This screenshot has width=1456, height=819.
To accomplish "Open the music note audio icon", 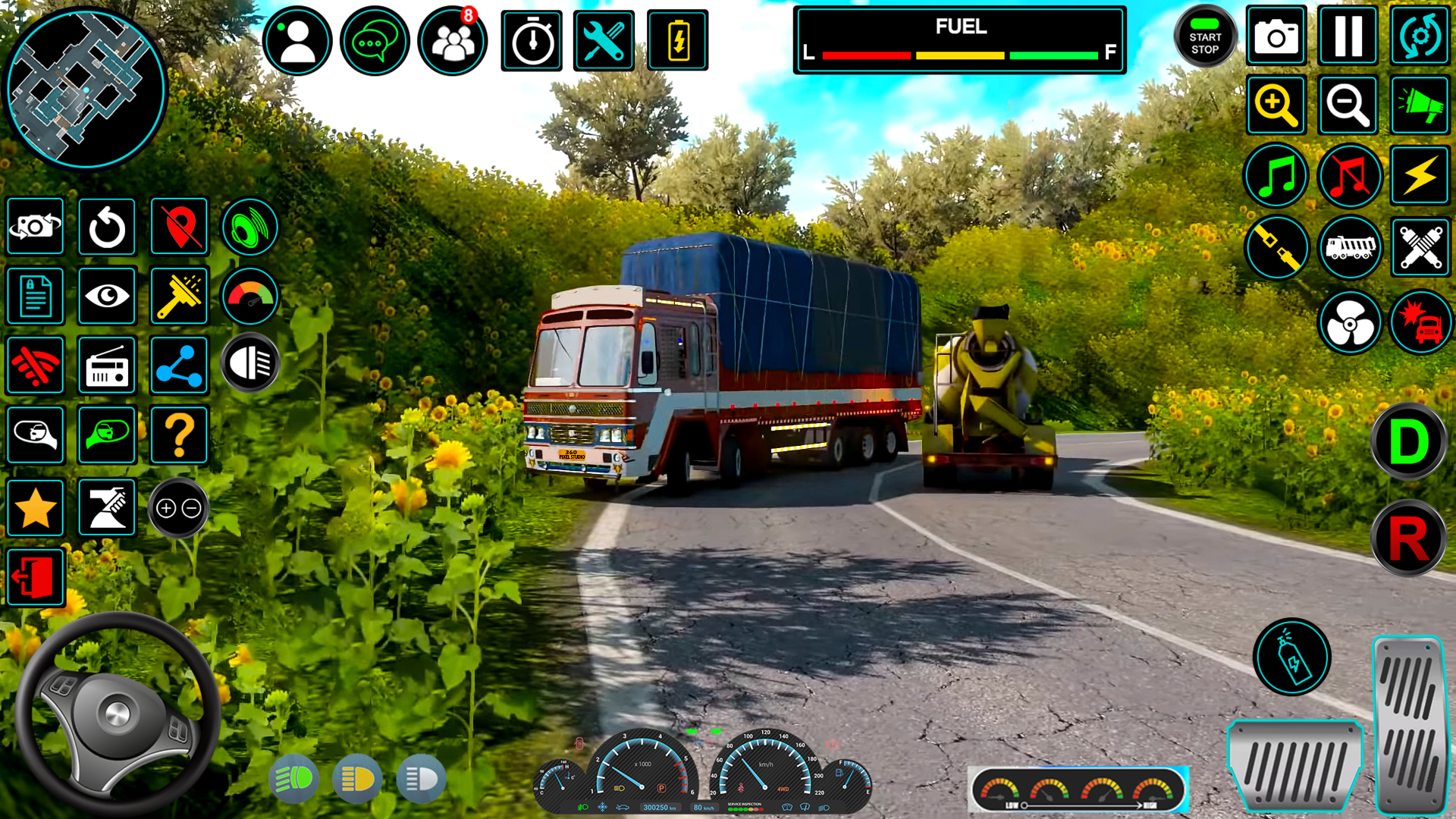I will coord(1276,176).
